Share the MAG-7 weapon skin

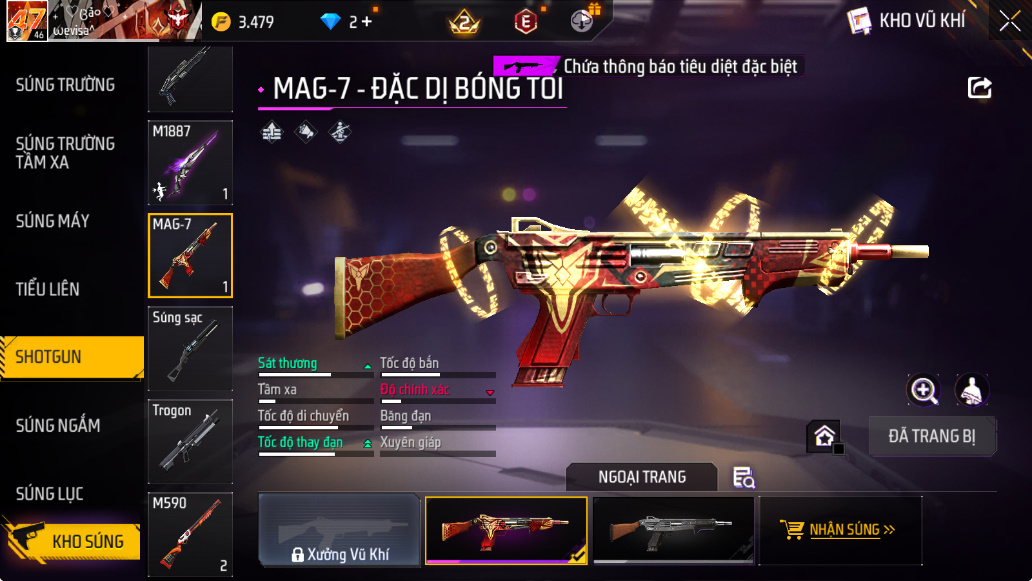pyautogui.click(x=980, y=88)
